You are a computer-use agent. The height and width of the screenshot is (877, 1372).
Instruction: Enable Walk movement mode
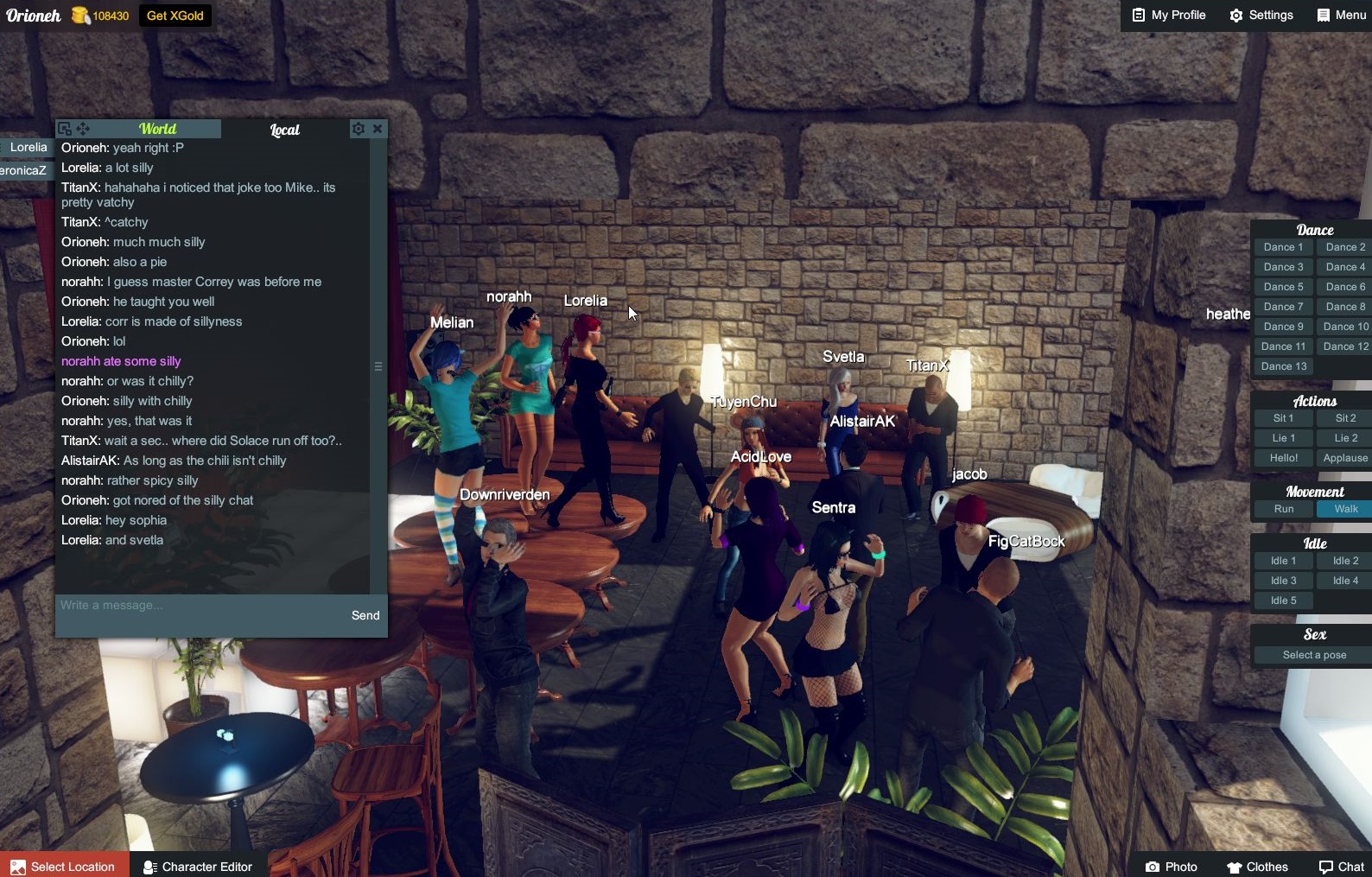coord(1343,509)
